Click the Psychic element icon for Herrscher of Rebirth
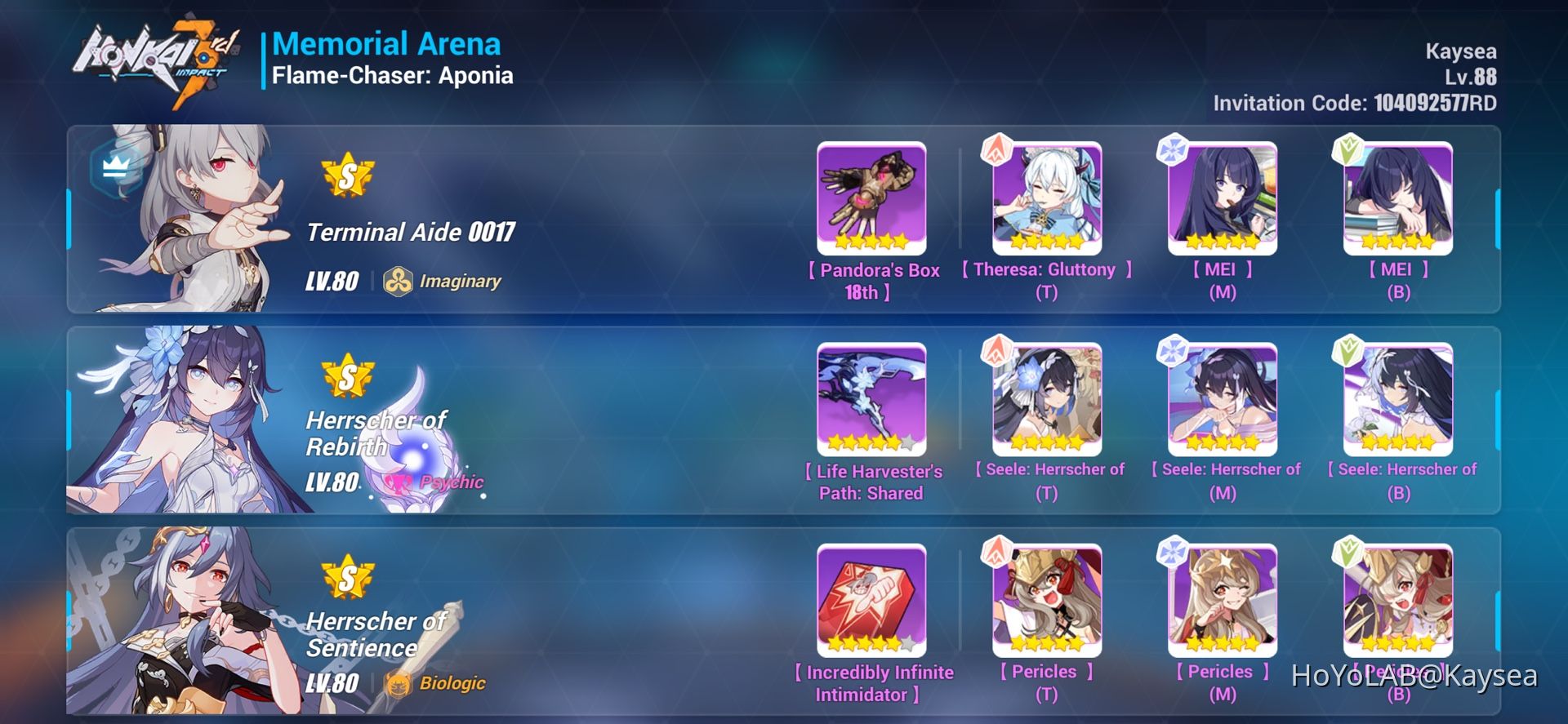This screenshot has height=724, width=1568. (399, 482)
